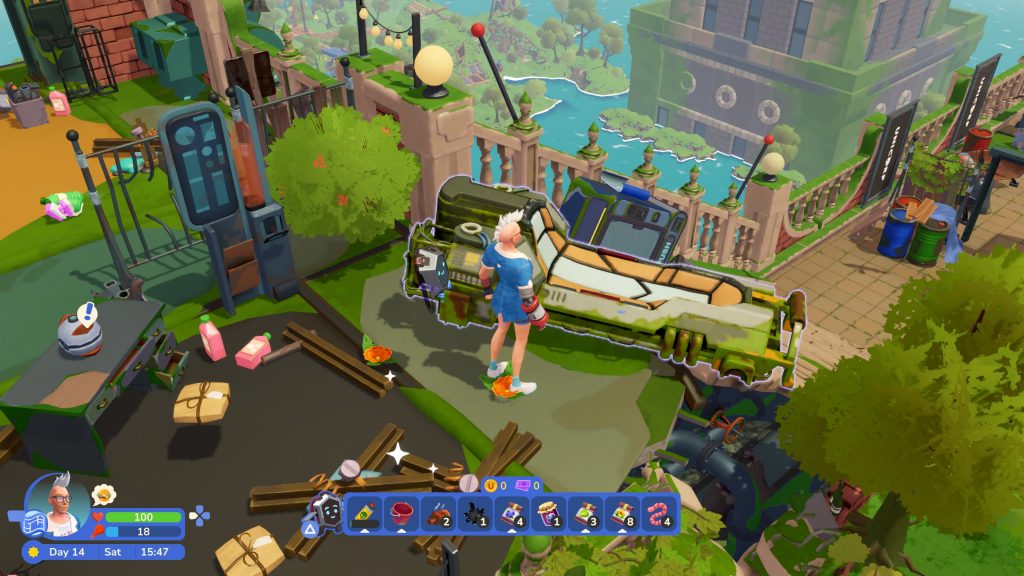The image size is (1024, 576).
Task: Click the burger hunger thought bubble
Action: pos(103,494)
